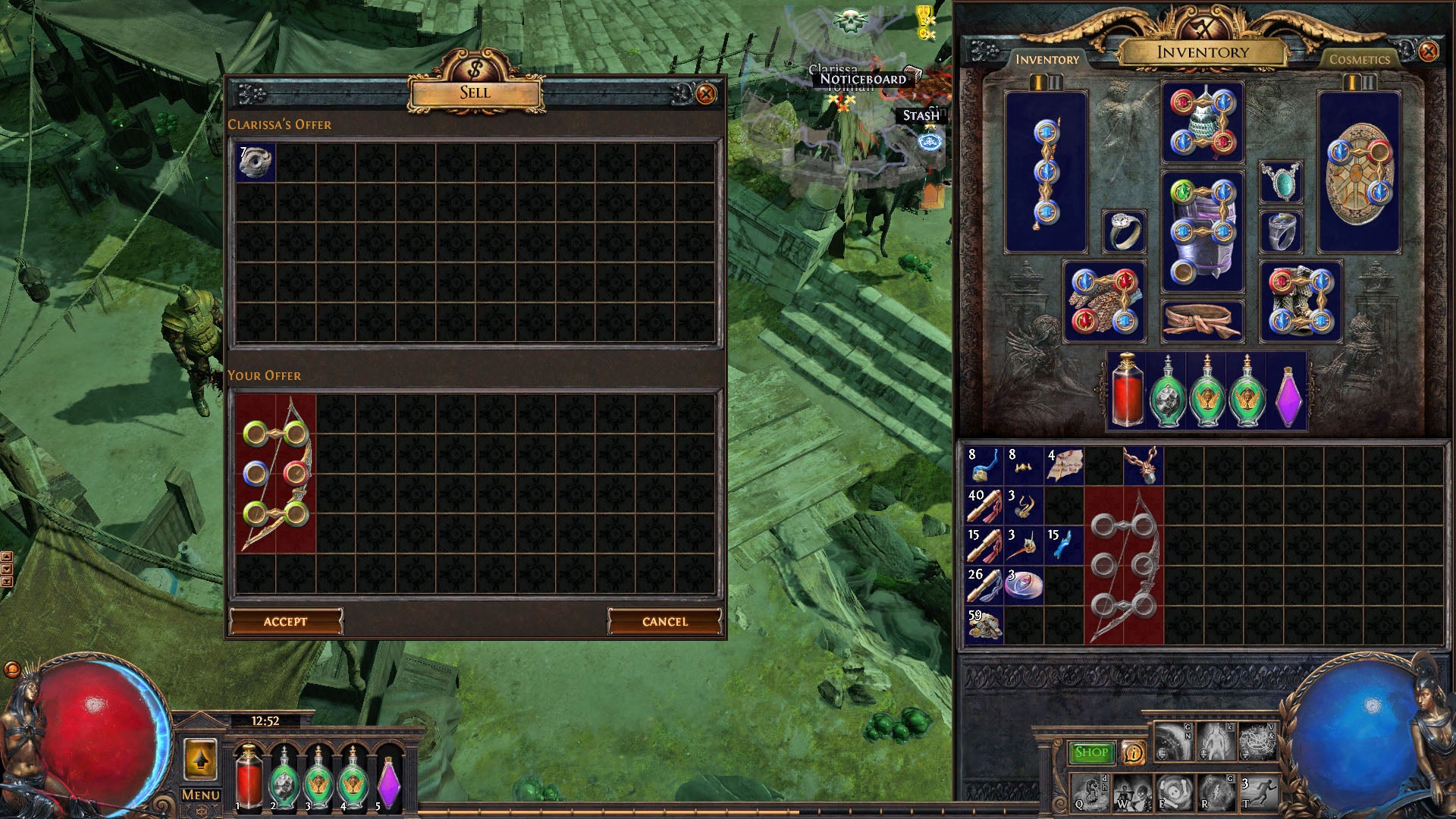Open the info icon beside the Shop button
The height and width of the screenshot is (819, 1456).
[1134, 752]
